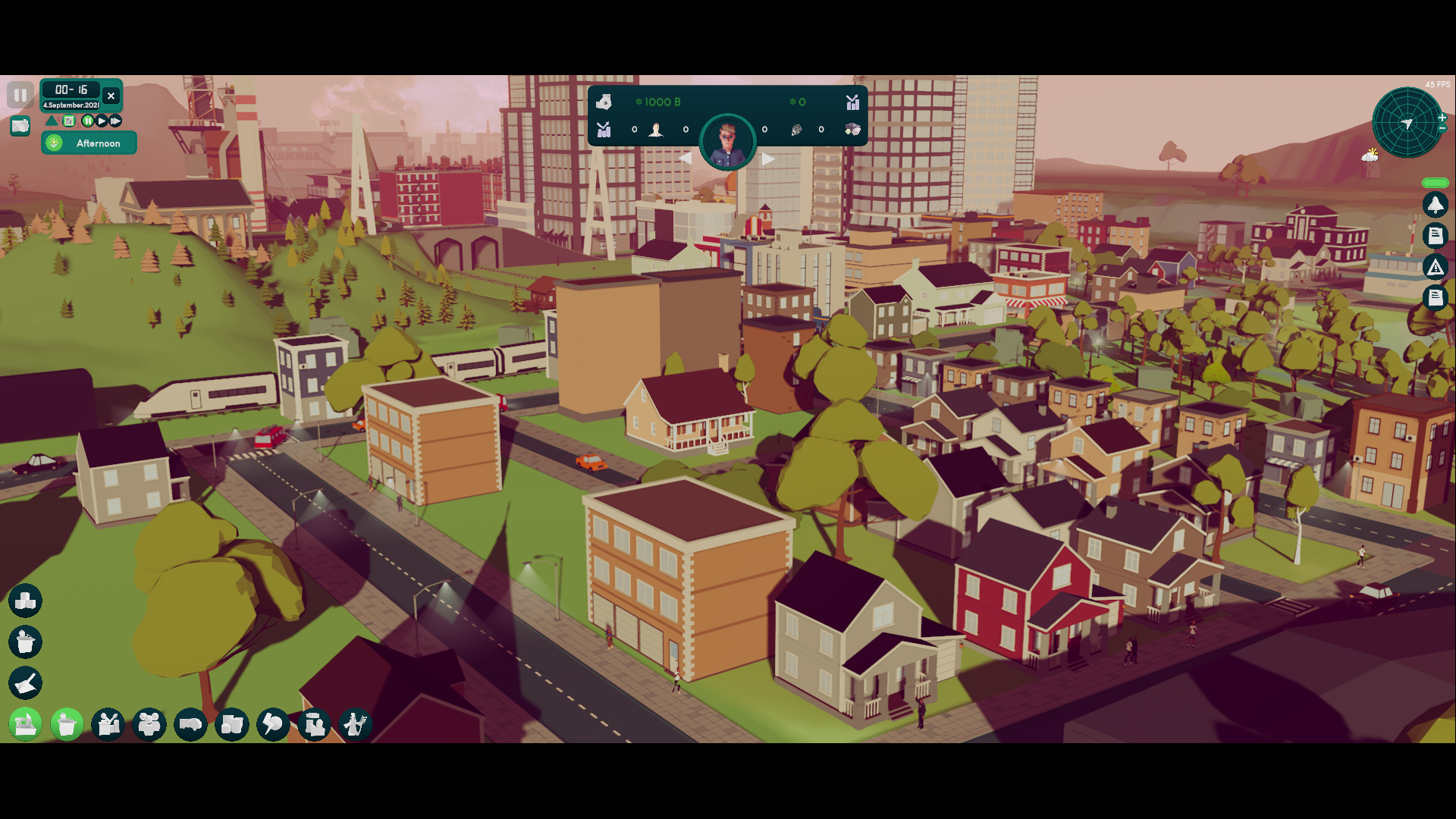The width and height of the screenshot is (1456, 819).
Task: Select the bulldozer shovel tool
Action: 26,683
